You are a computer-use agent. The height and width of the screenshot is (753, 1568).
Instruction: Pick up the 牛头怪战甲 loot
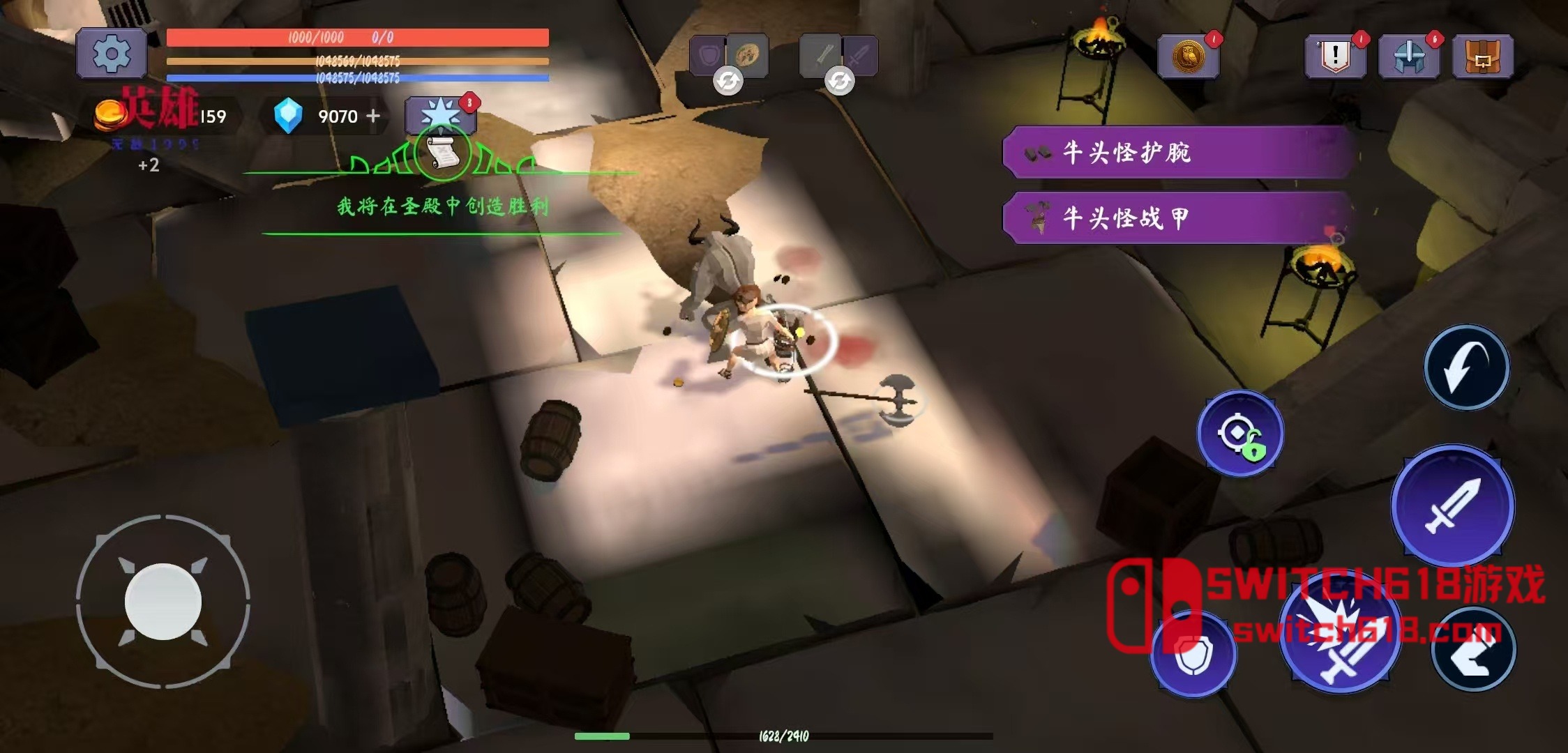[x=1179, y=218]
